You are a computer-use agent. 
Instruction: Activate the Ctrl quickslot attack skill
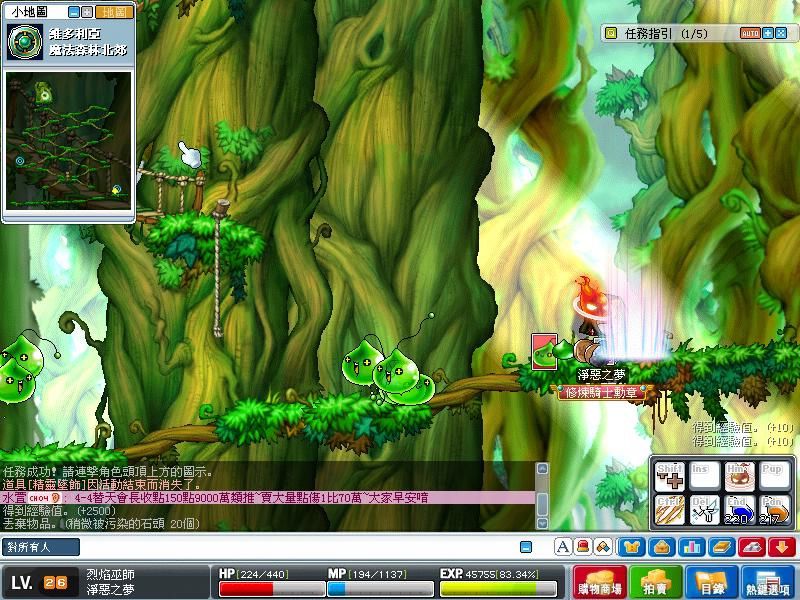tap(670, 511)
